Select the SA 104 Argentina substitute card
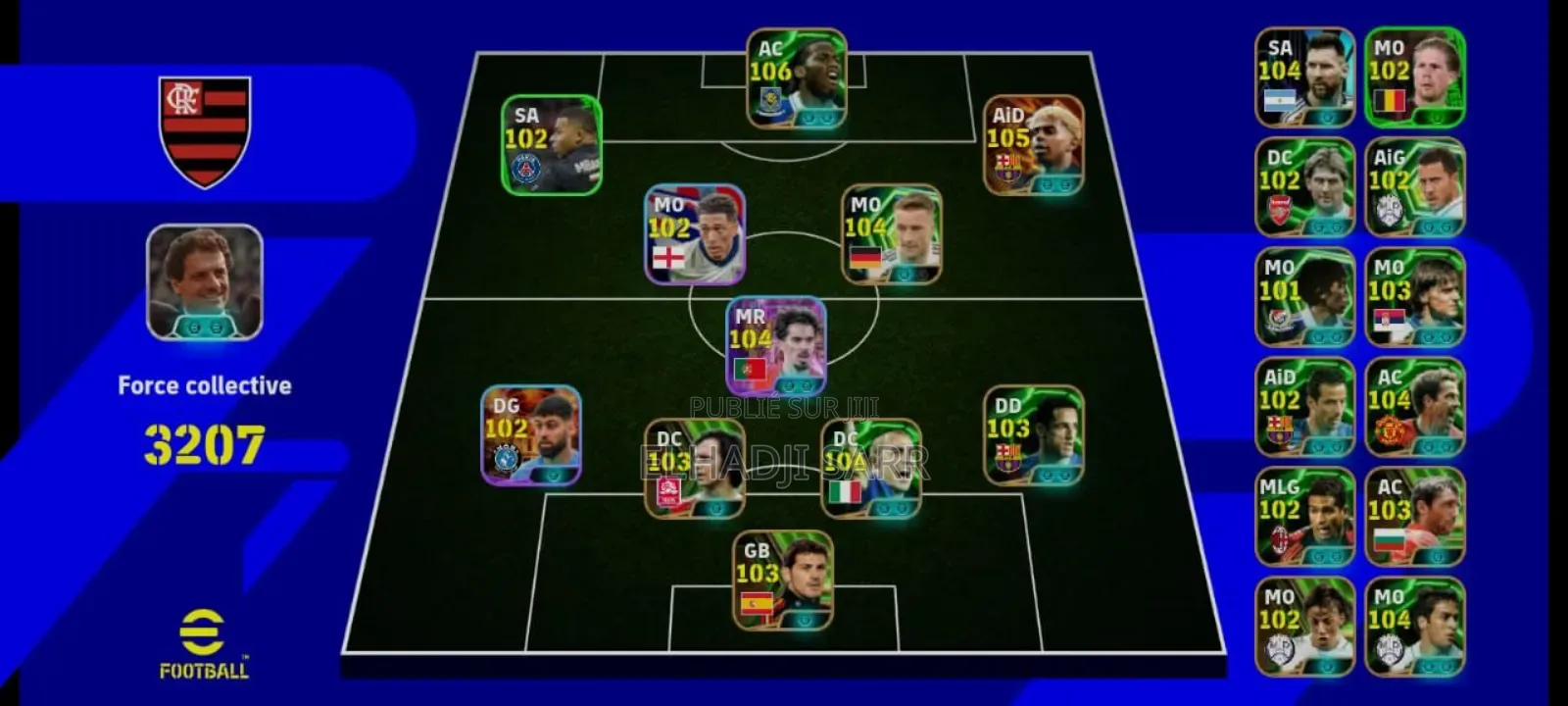The image size is (1568, 706). (1304, 77)
